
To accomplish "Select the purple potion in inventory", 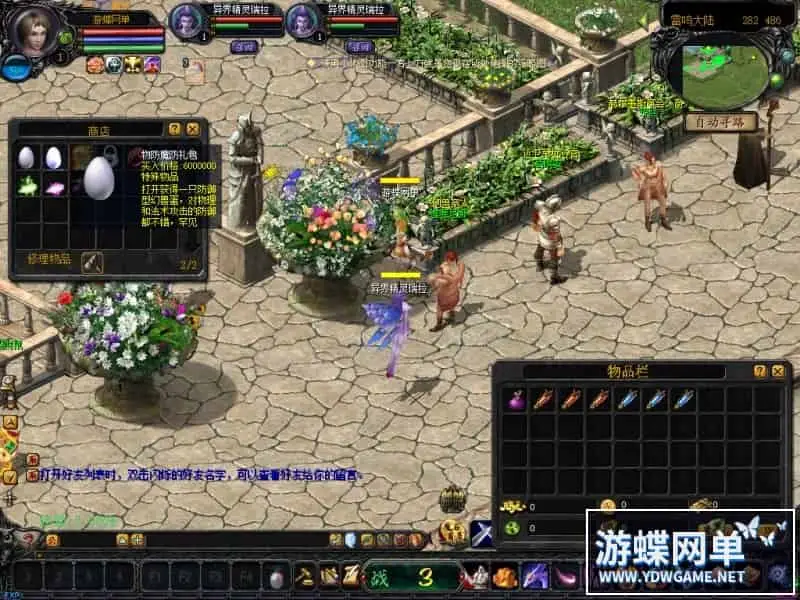I will click(x=516, y=400).
